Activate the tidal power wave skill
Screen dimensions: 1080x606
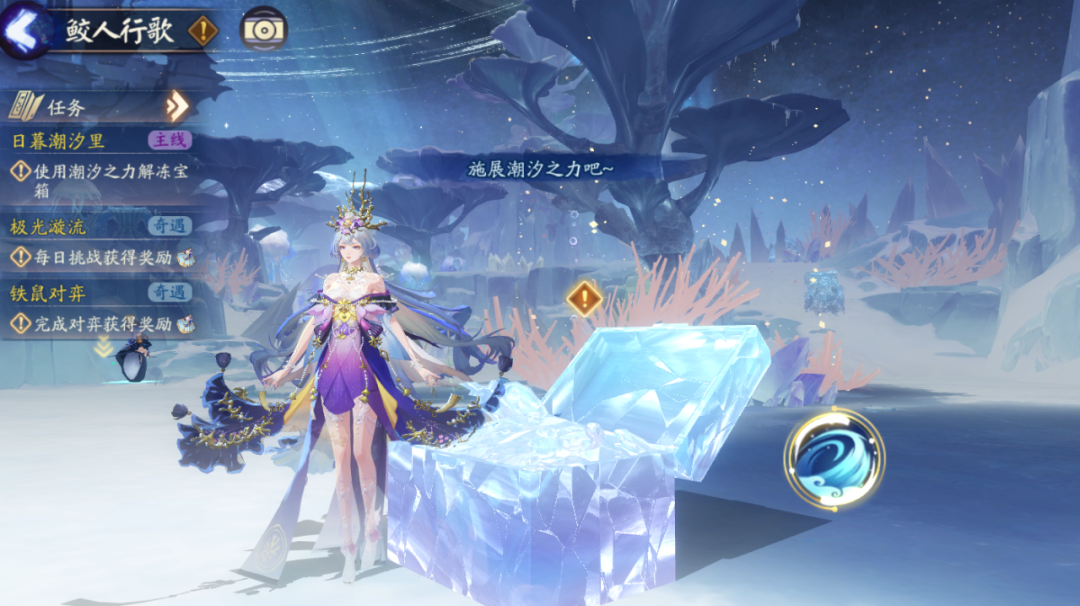pos(834,459)
